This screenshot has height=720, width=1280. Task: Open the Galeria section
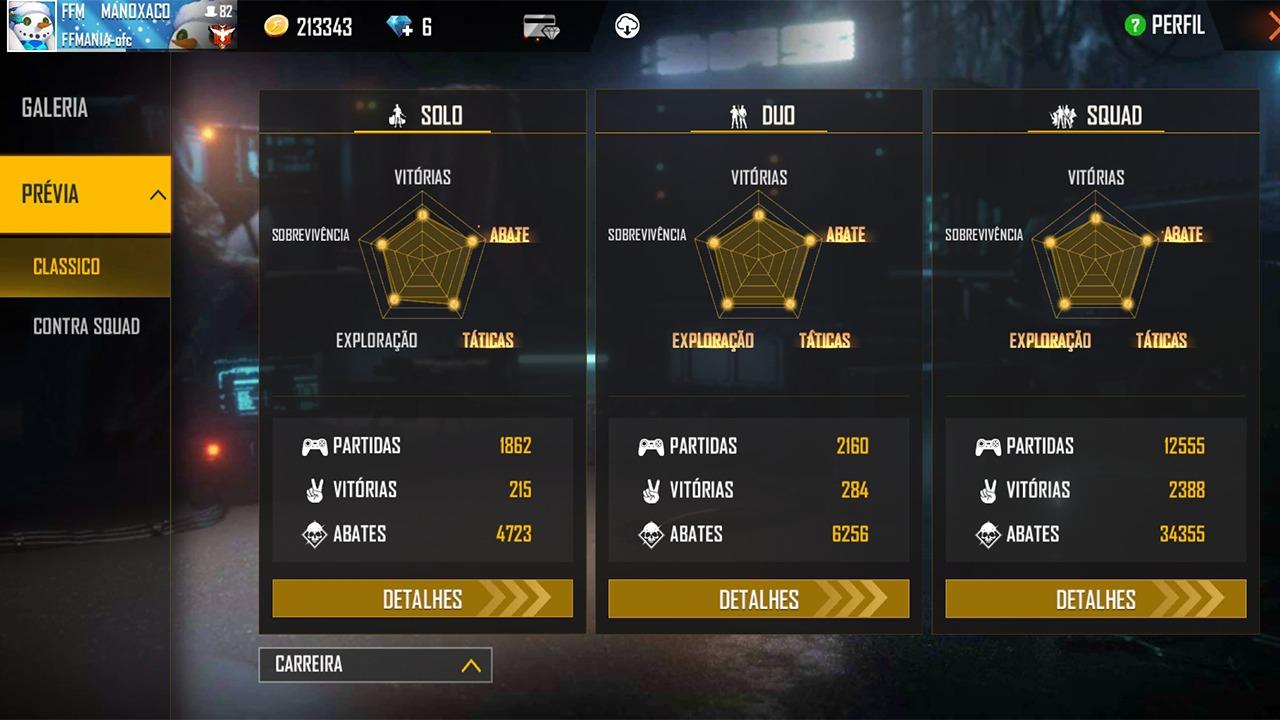tap(55, 108)
